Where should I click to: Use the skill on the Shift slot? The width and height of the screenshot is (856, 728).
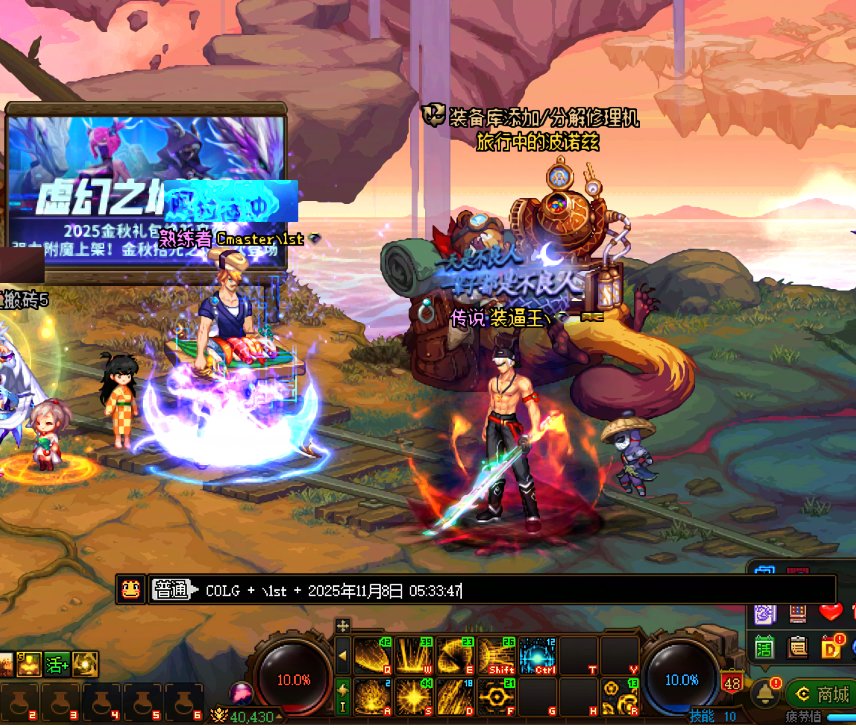(497, 656)
